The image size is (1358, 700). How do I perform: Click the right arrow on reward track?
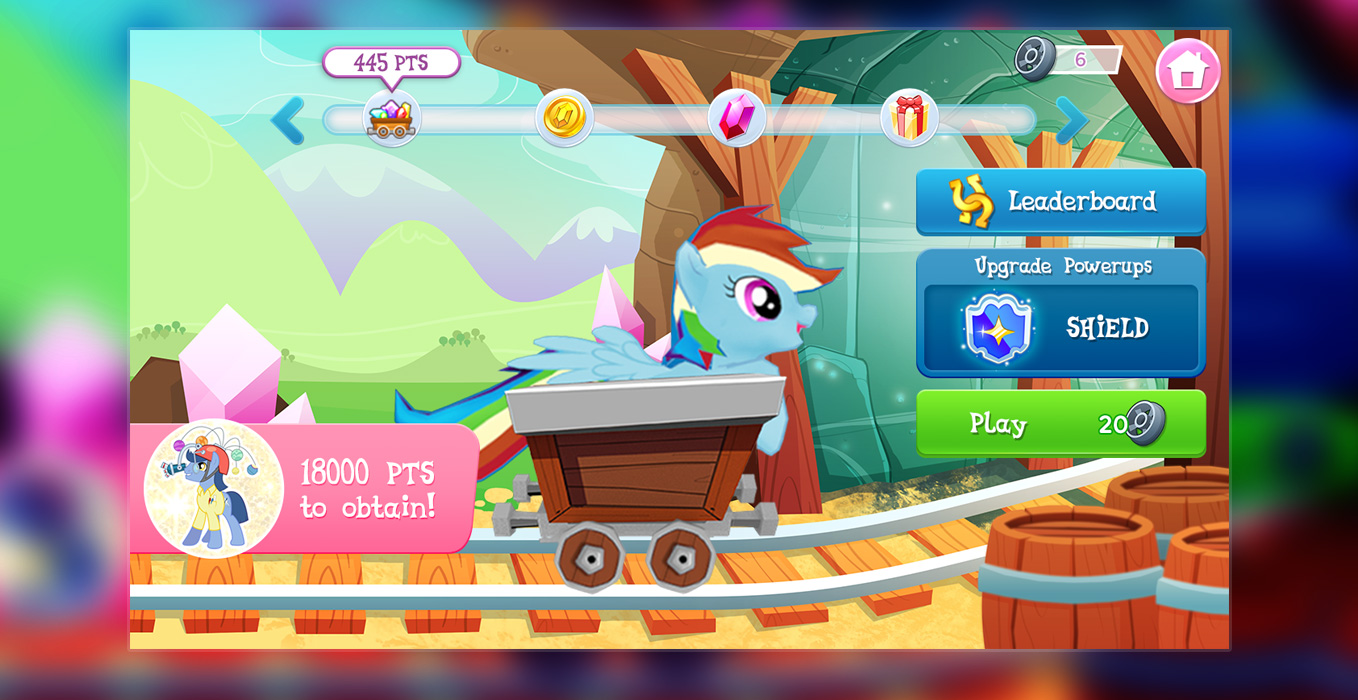1071,121
